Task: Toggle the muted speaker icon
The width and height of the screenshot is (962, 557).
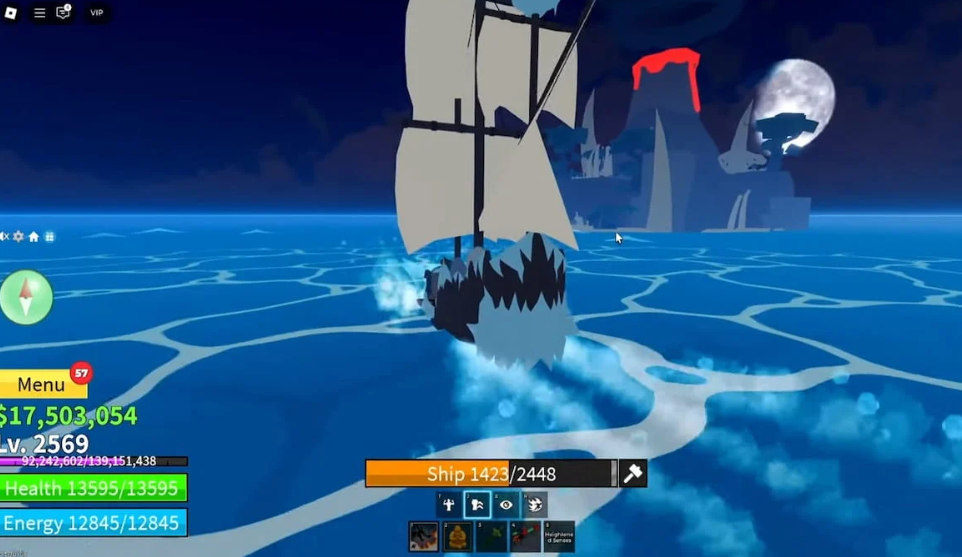Action: click(4, 237)
